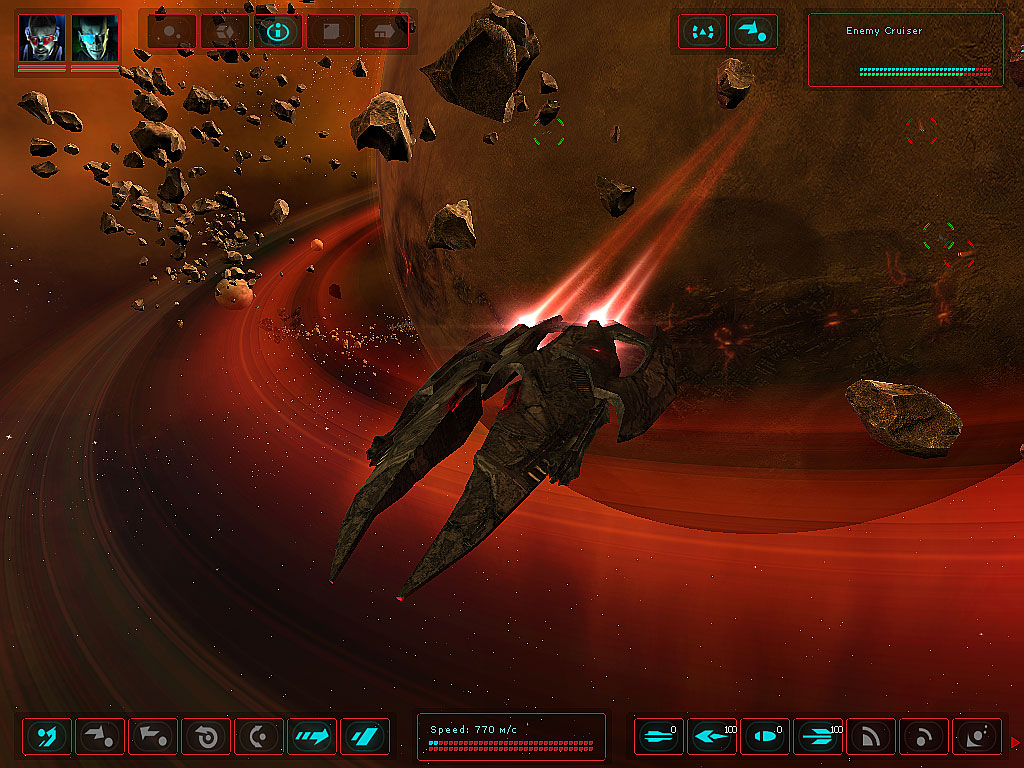Select the right-pointing rocket with 100 ammo
The height and width of the screenshot is (768, 1024).
point(818,737)
